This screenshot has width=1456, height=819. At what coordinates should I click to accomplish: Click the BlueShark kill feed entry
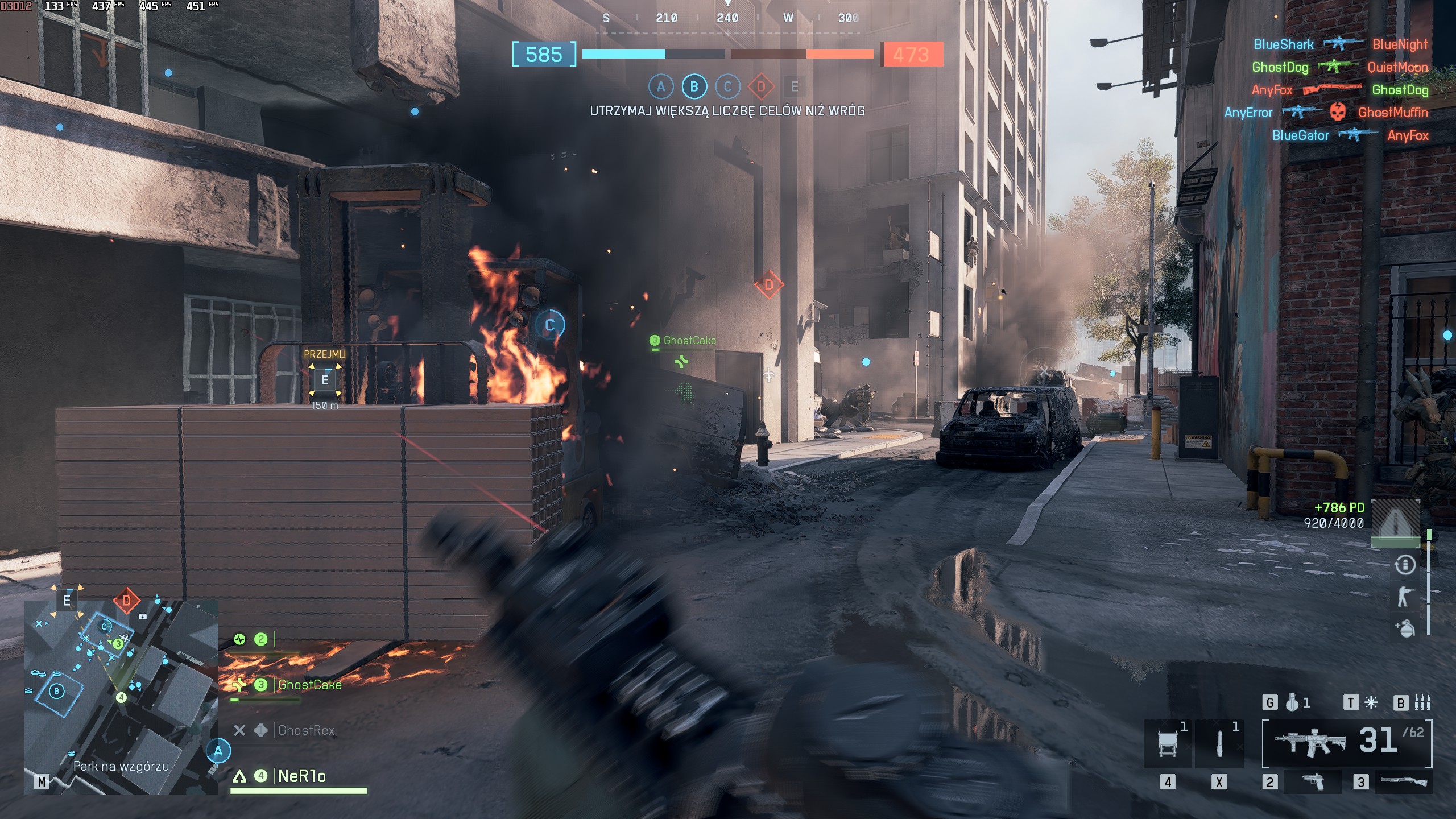[1283, 44]
